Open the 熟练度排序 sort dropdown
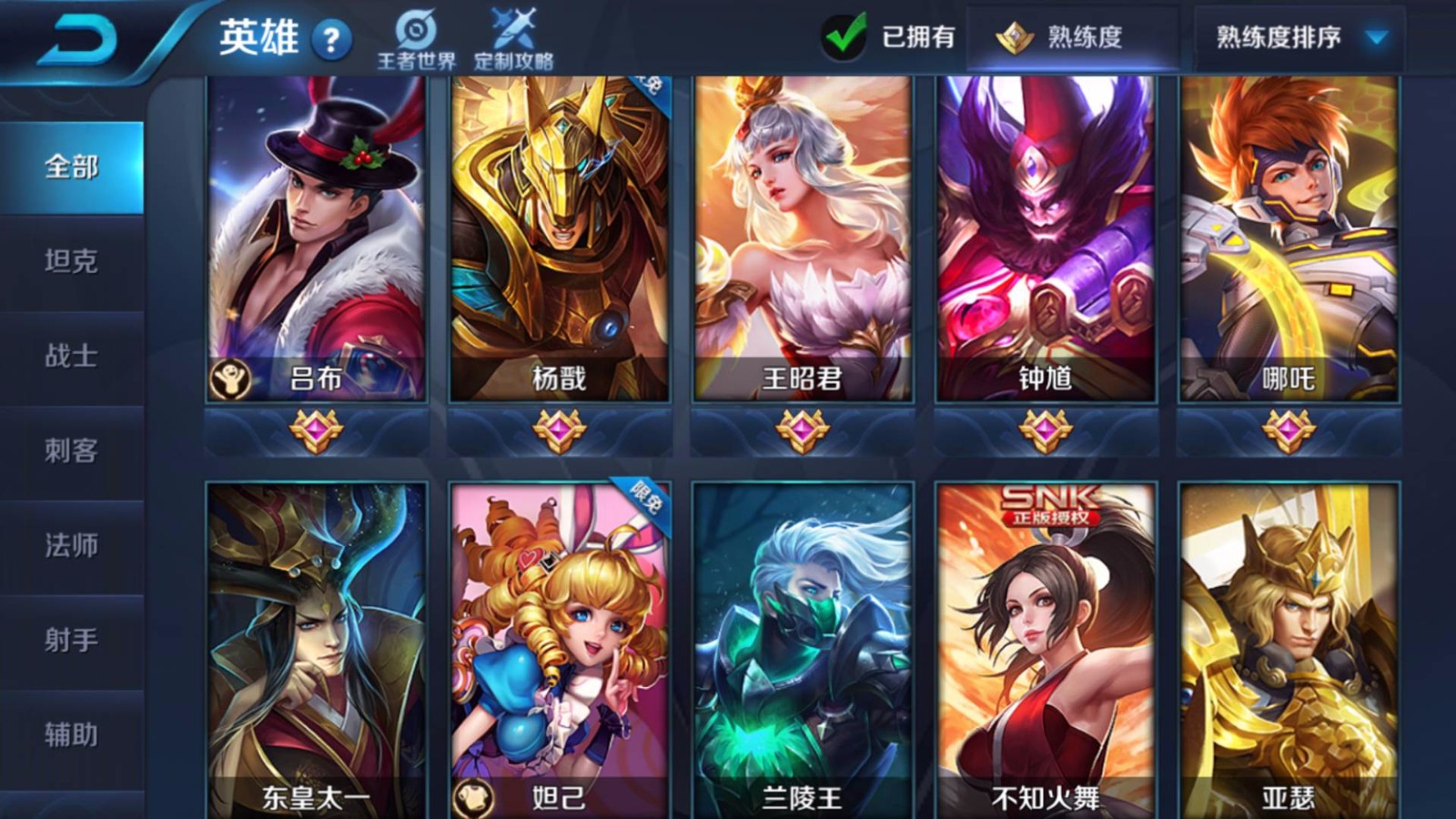The width and height of the screenshot is (1456, 819). (x=1299, y=37)
